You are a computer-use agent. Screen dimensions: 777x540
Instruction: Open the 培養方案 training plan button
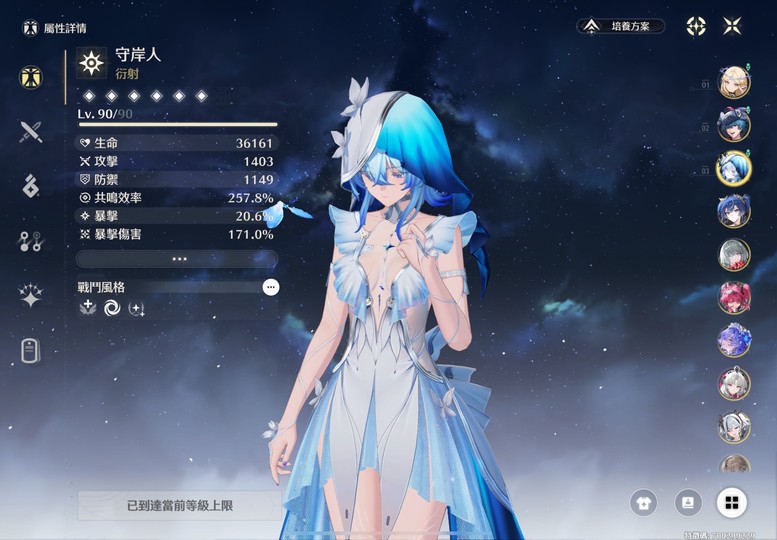[x=621, y=26]
